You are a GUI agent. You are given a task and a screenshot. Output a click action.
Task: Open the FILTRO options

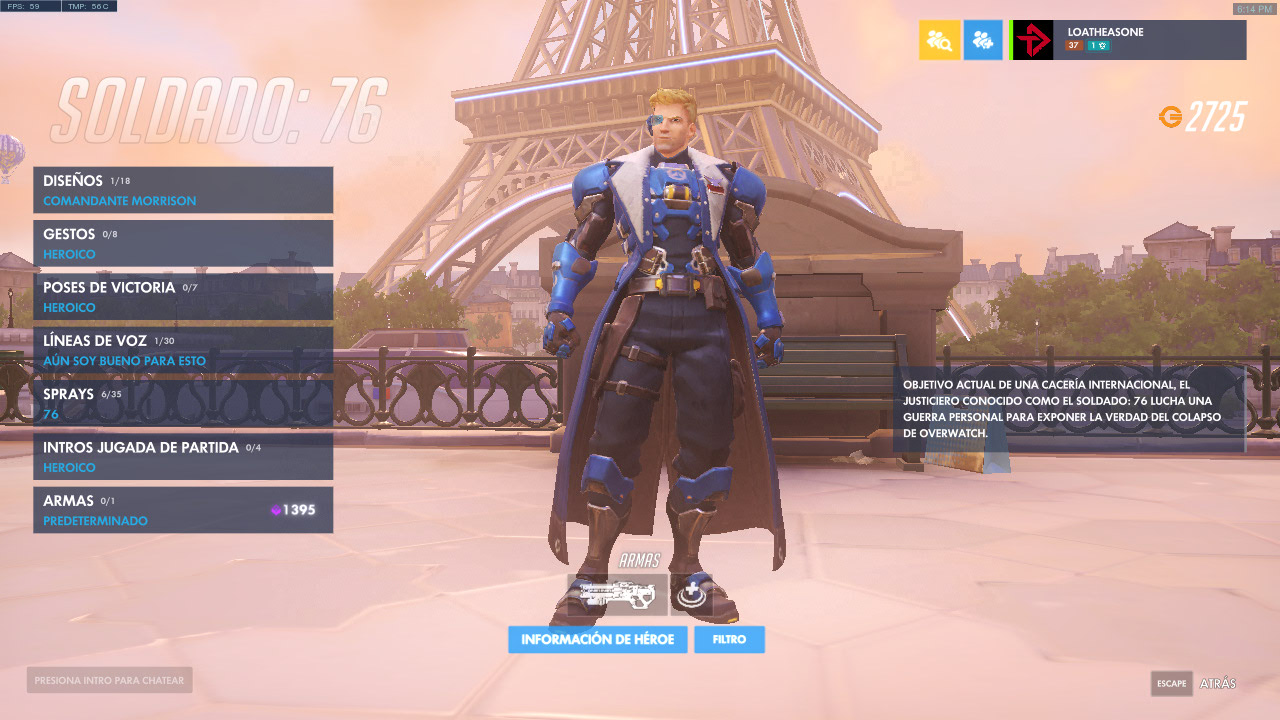tap(729, 639)
